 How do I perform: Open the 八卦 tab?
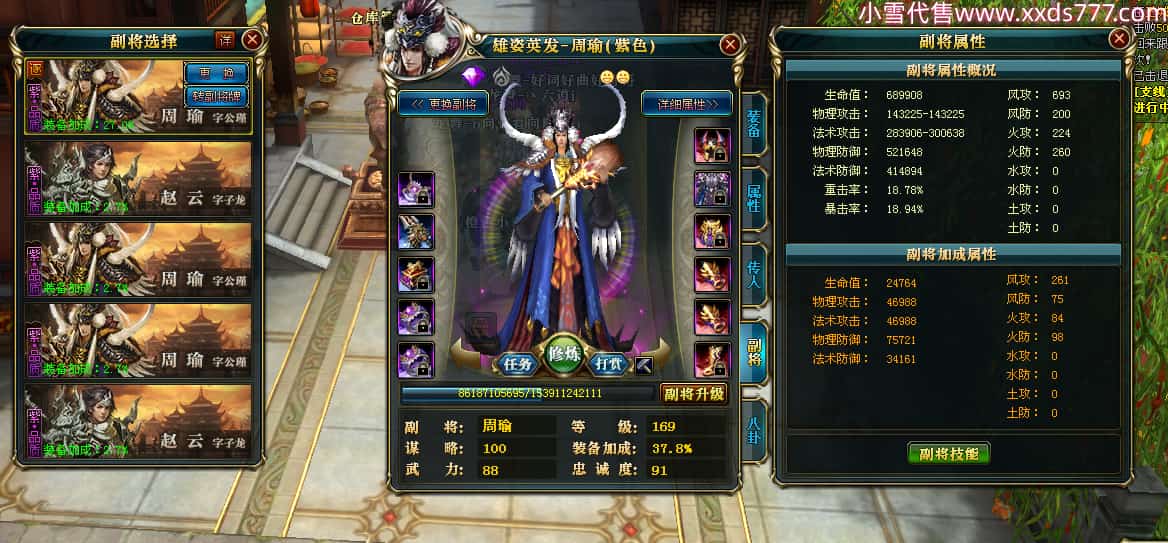[753, 429]
